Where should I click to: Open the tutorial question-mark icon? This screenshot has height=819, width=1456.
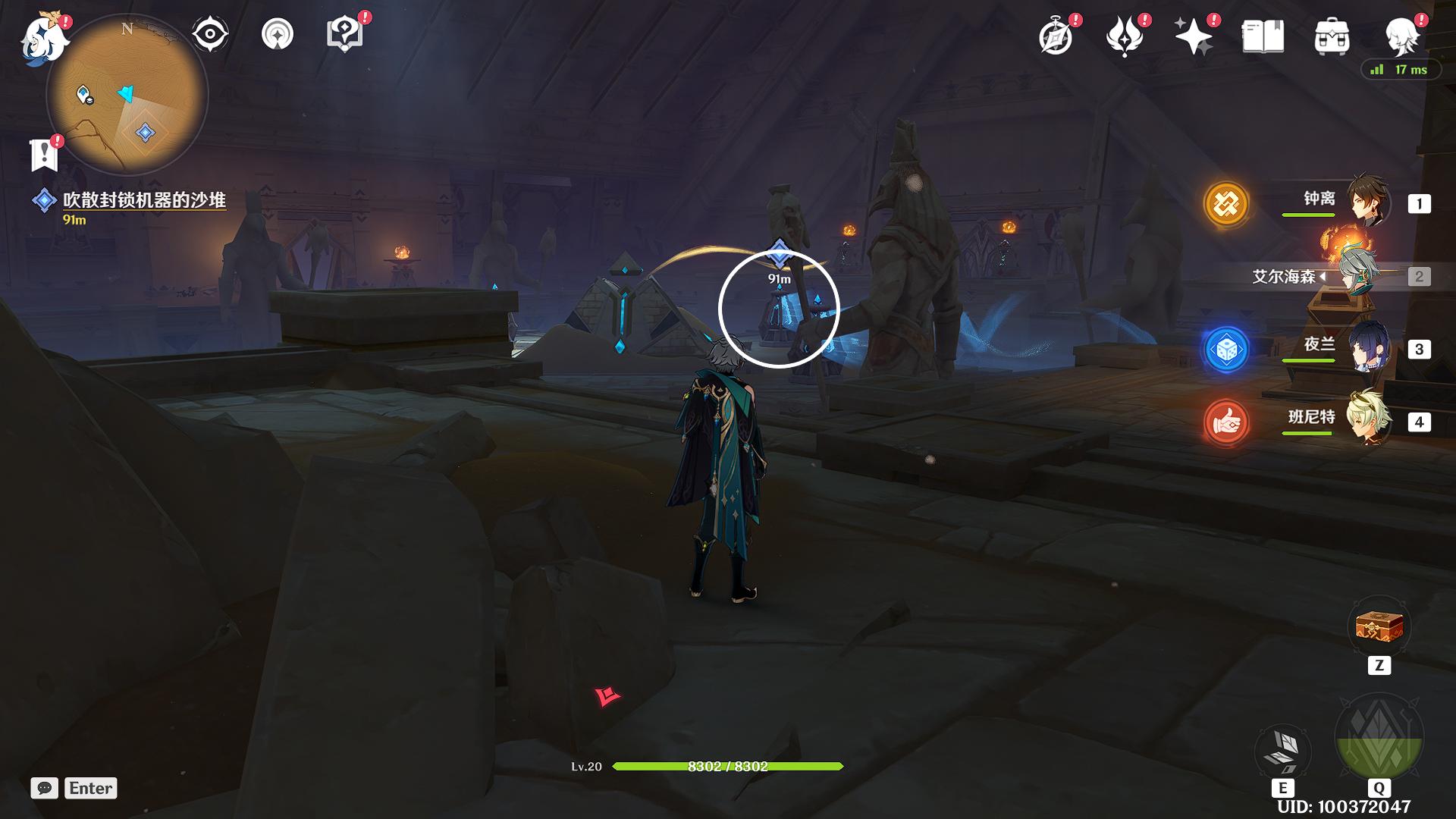345,34
